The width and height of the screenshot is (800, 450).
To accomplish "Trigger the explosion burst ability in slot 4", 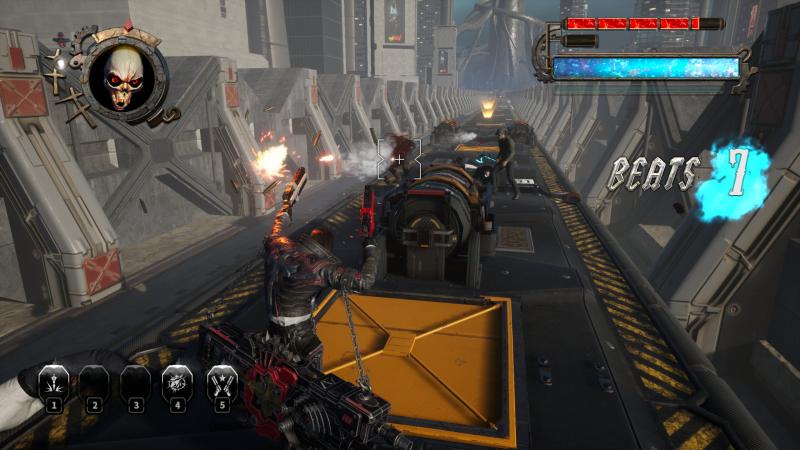I will [178, 383].
